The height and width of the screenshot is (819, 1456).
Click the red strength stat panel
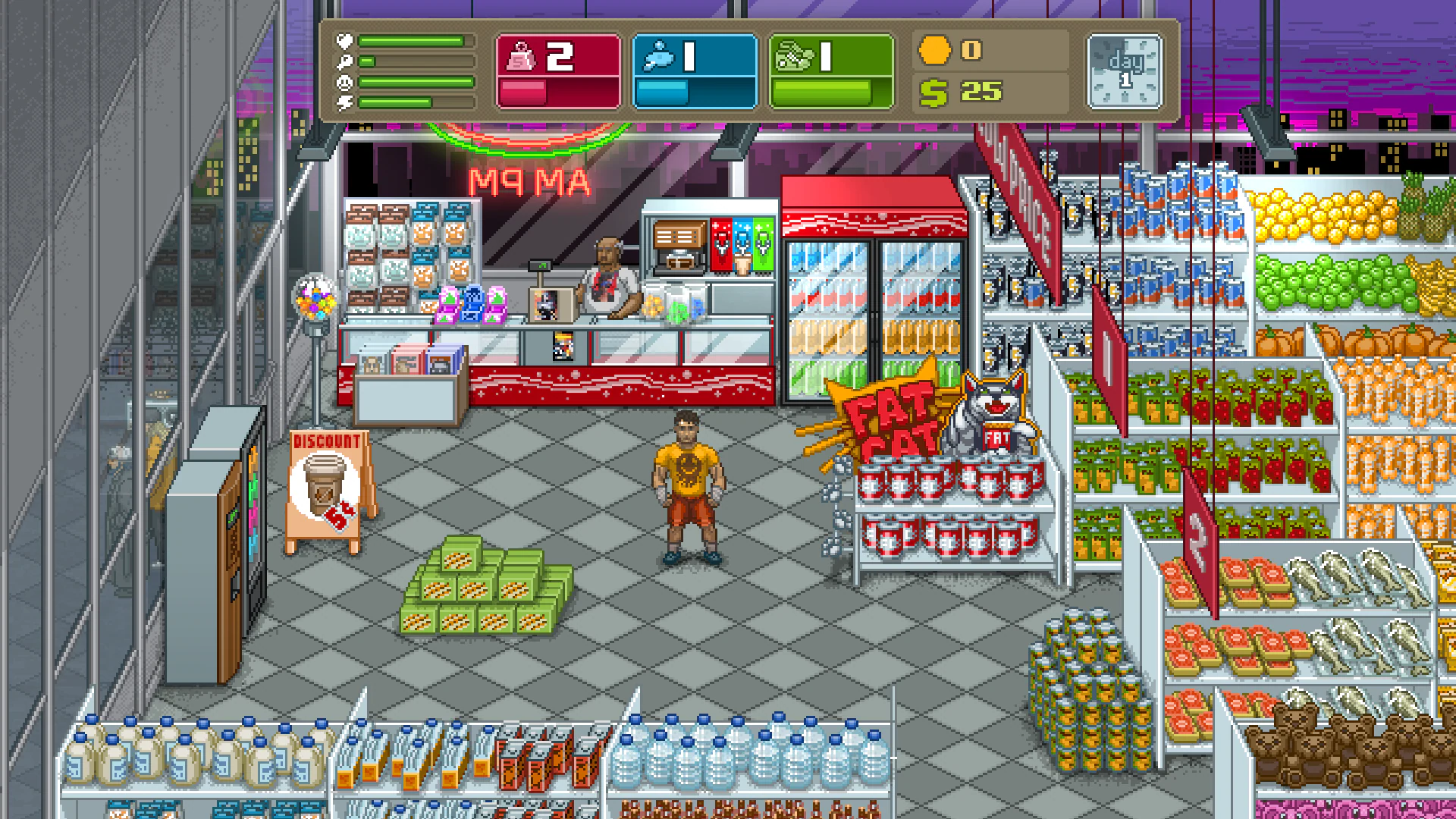pyautogui.click(x=559, y=70)
